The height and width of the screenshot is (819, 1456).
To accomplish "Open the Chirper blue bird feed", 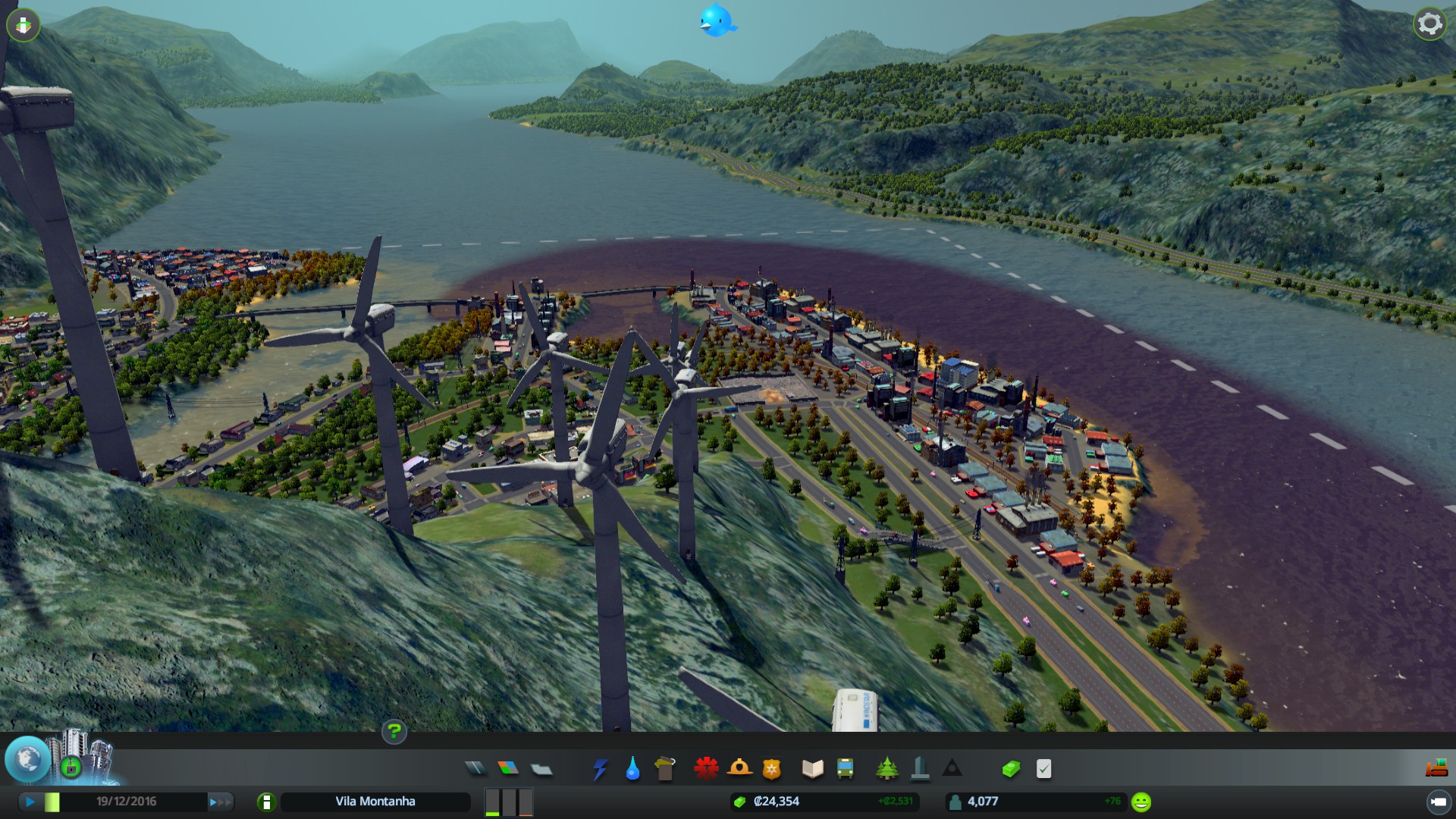I will pos(717,21).
